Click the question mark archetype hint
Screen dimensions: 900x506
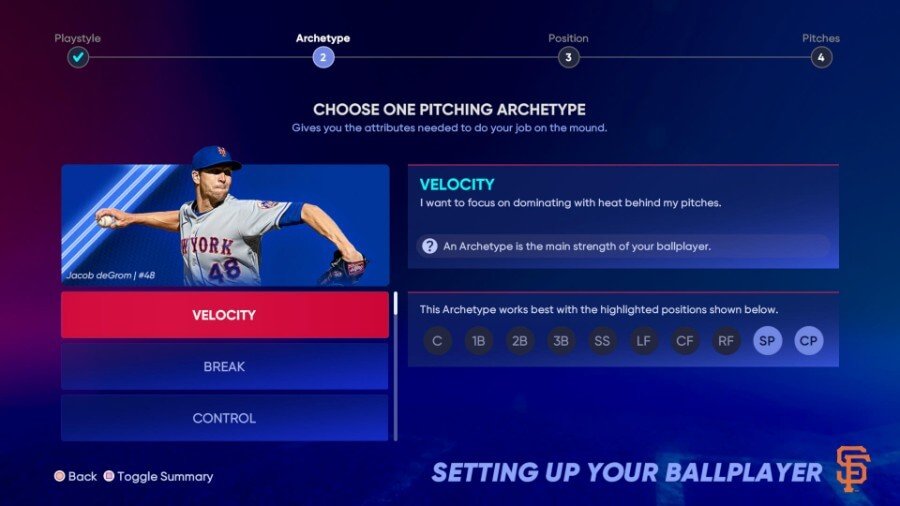coord(429,246)
